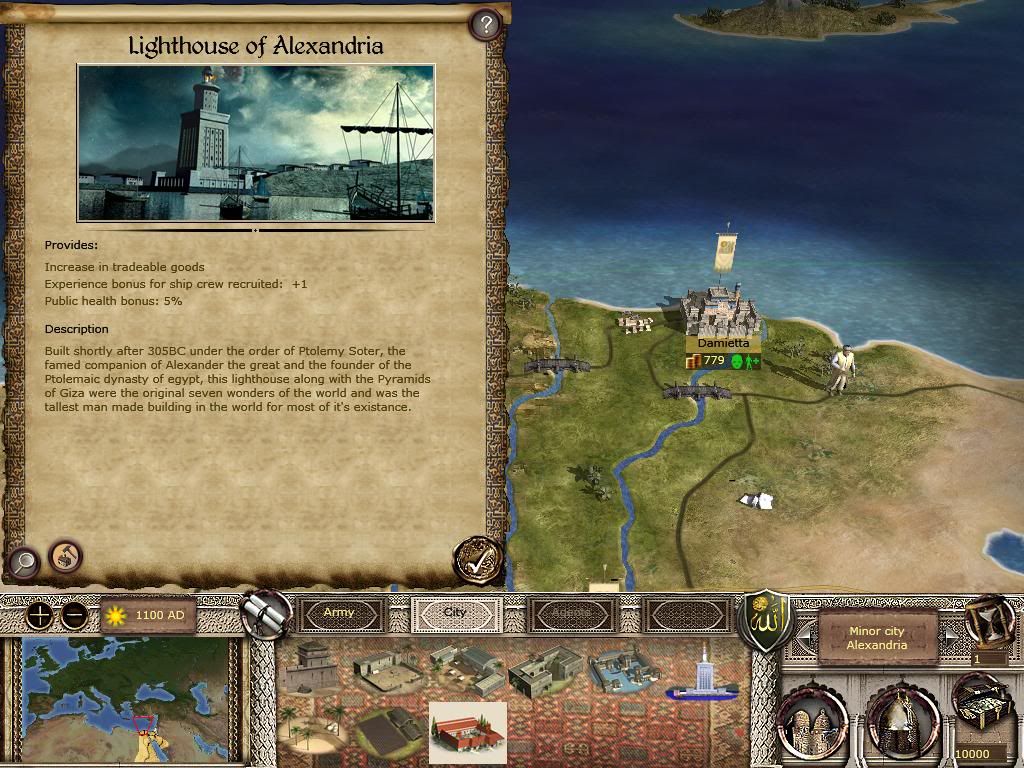Confirm the scroll with the checkmark seal
The height and width of the screenshot is (768, 1024).
point(476,559)
